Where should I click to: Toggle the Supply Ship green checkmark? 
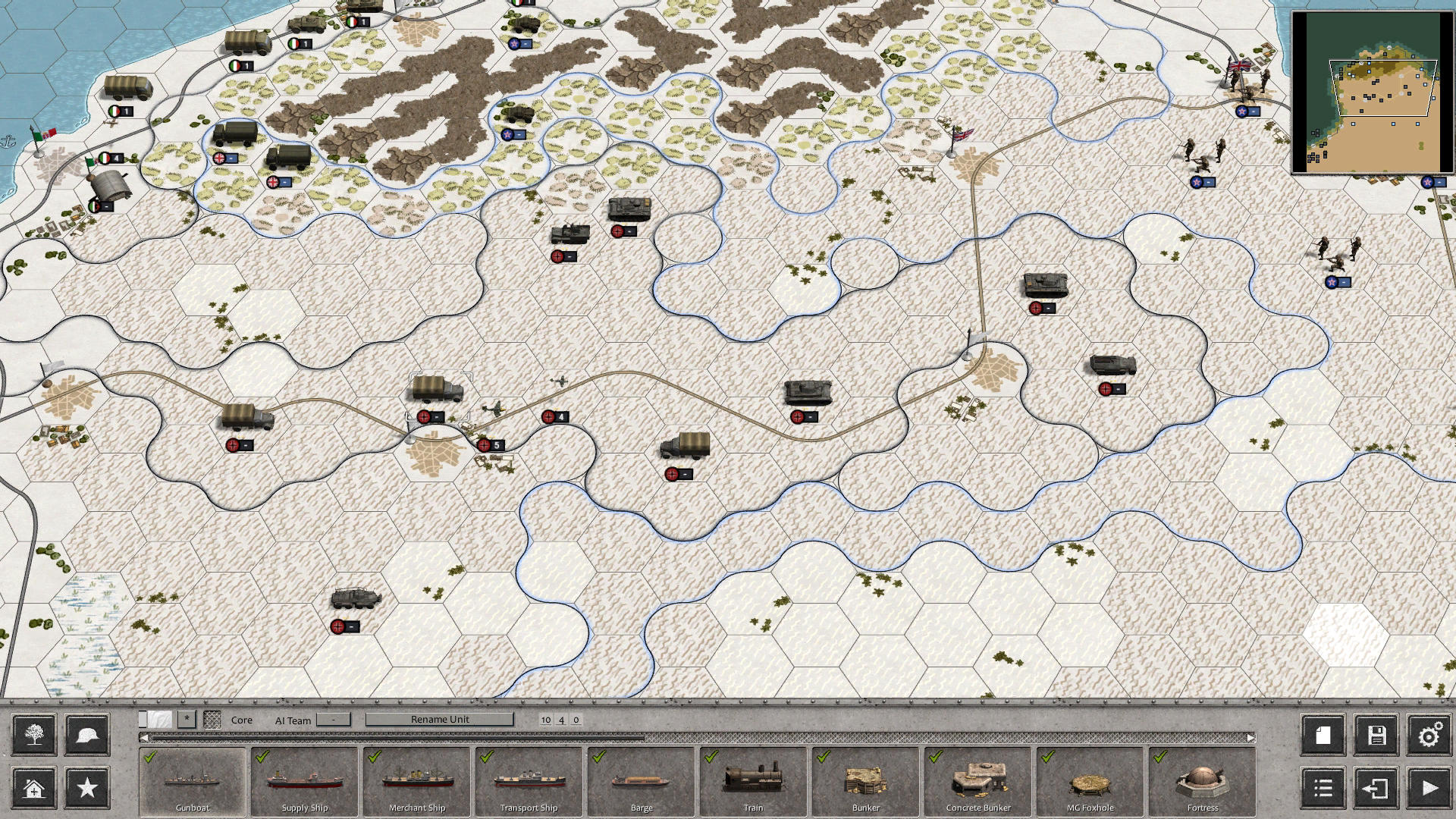(x=261, y=756)
